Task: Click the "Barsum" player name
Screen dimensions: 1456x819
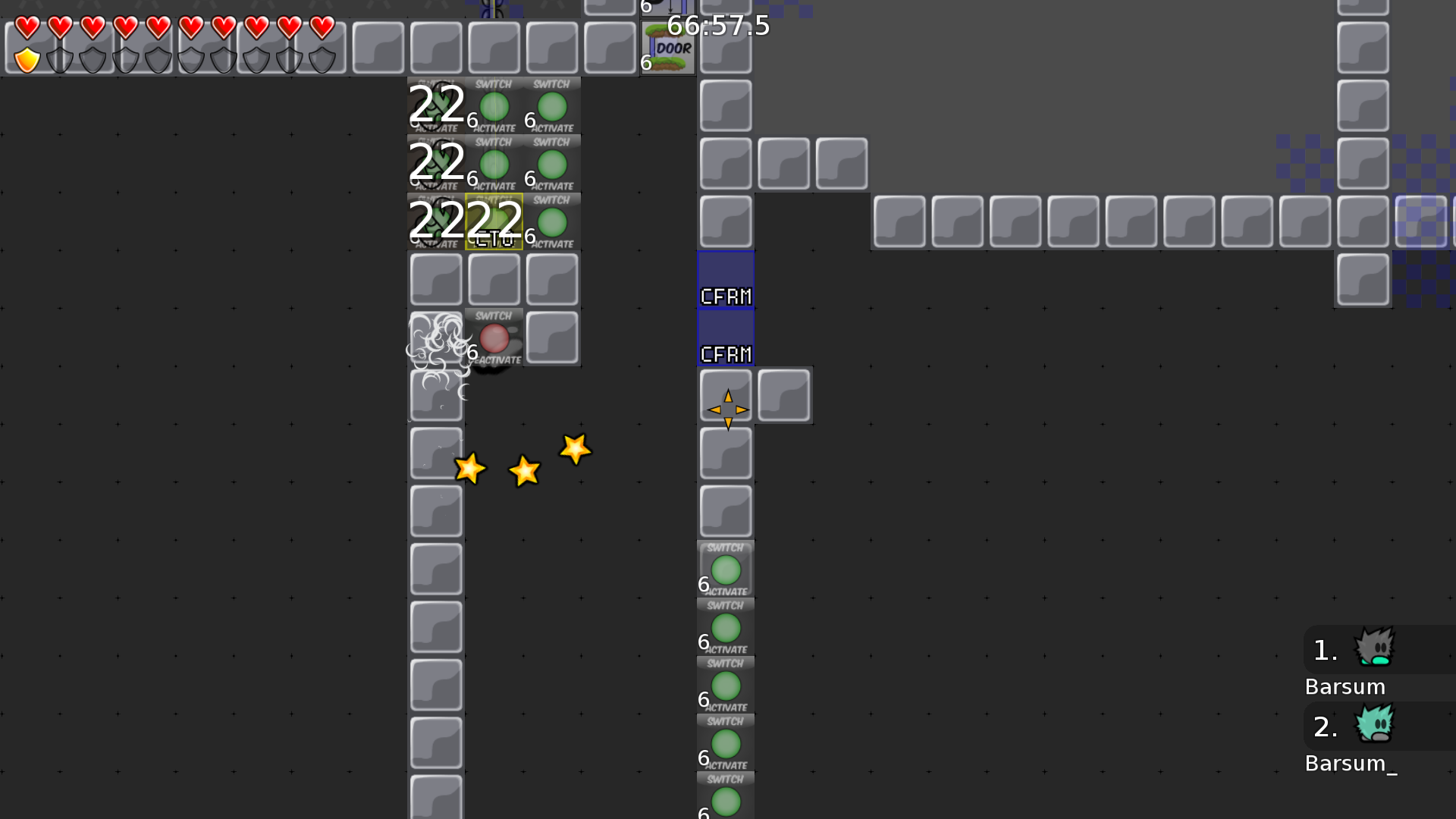Action: tap(1345, 686)
